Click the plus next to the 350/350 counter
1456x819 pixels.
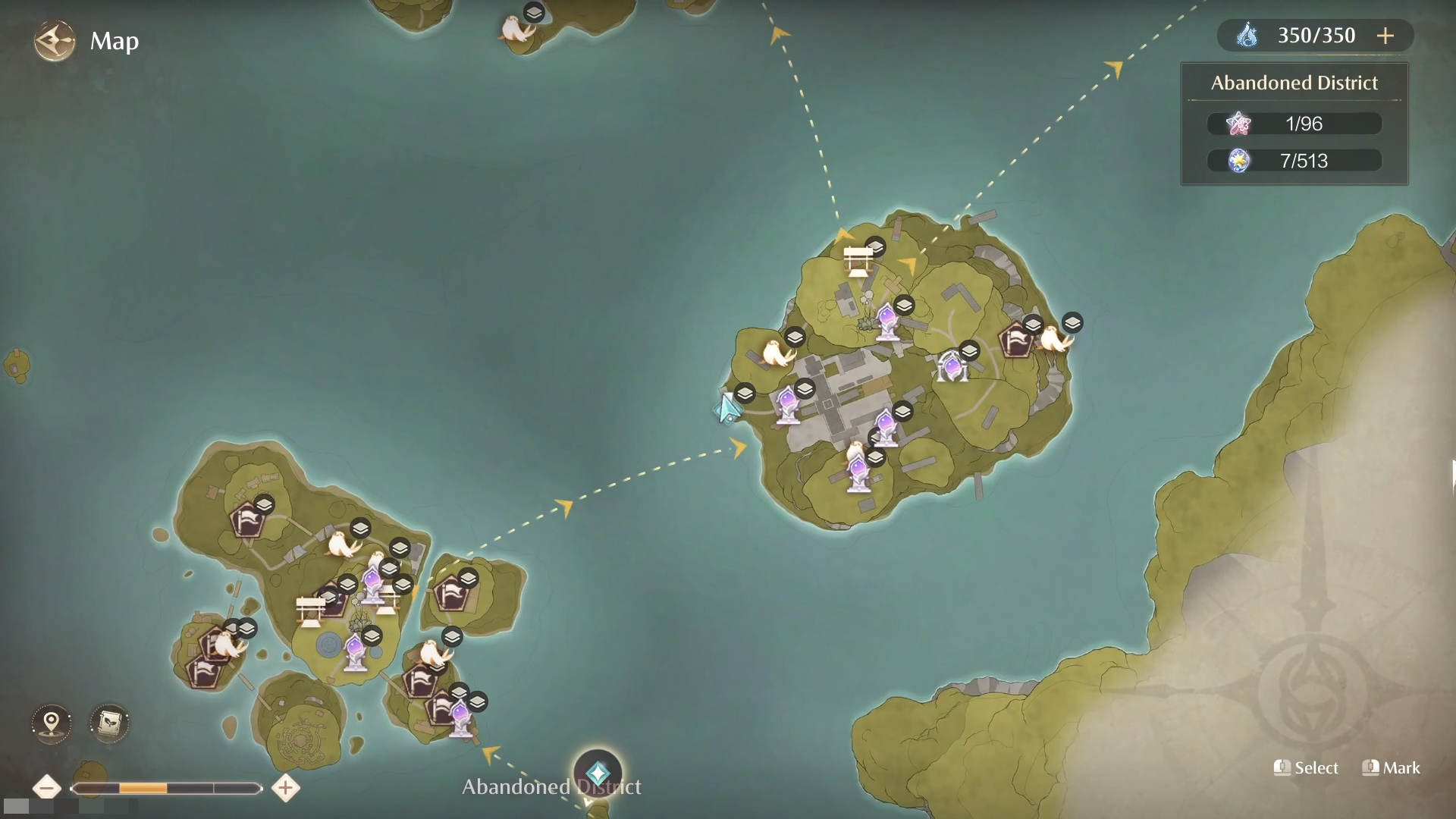click(1387, 35)
